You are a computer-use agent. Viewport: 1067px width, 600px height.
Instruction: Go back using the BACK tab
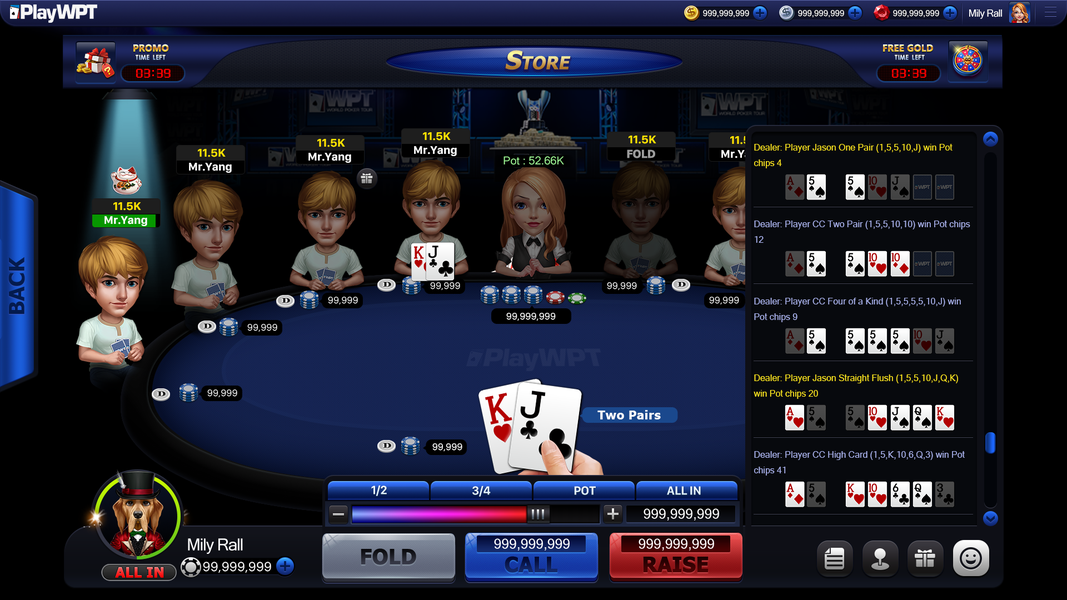17,286
